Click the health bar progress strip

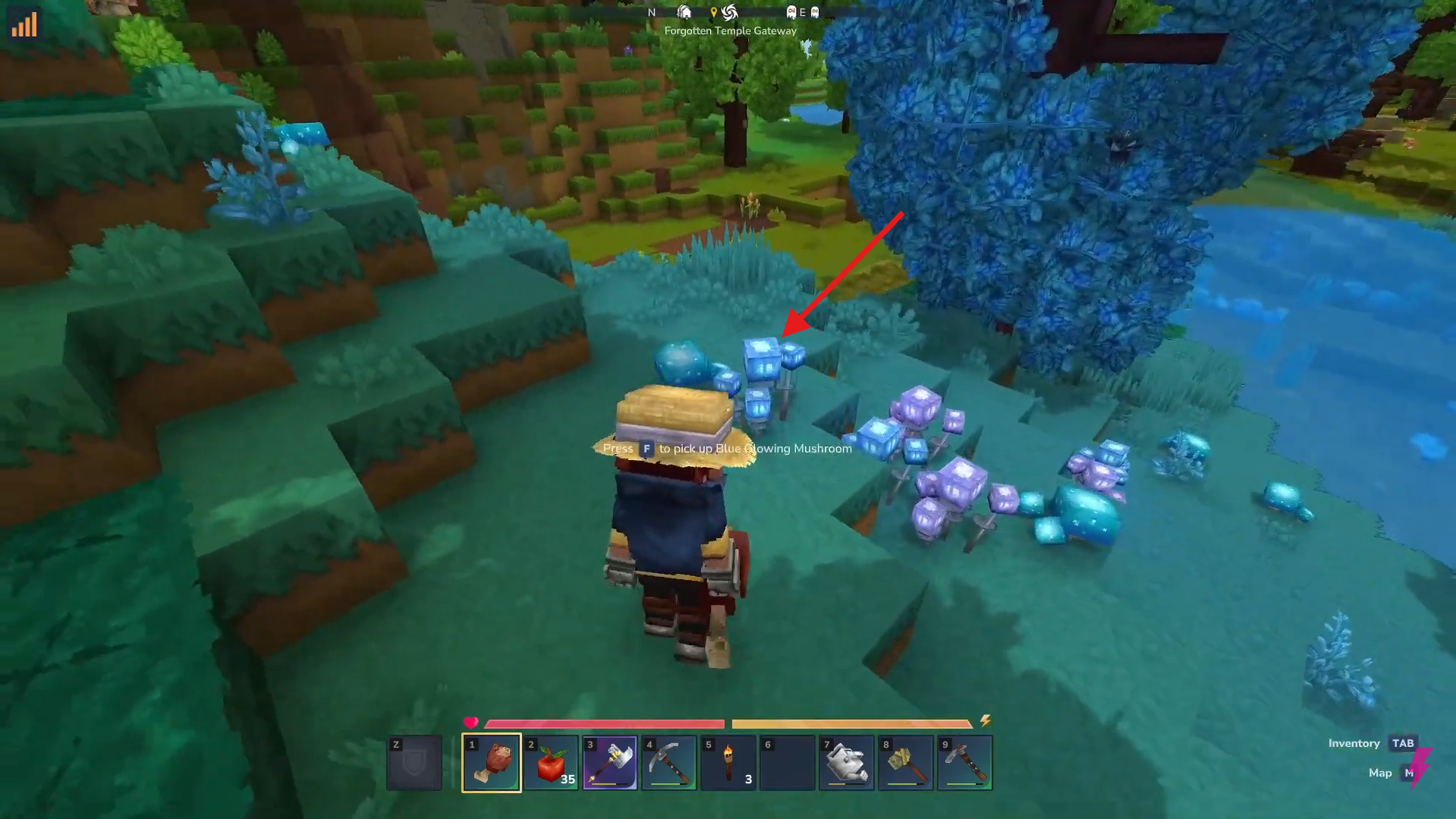[603, 723]
